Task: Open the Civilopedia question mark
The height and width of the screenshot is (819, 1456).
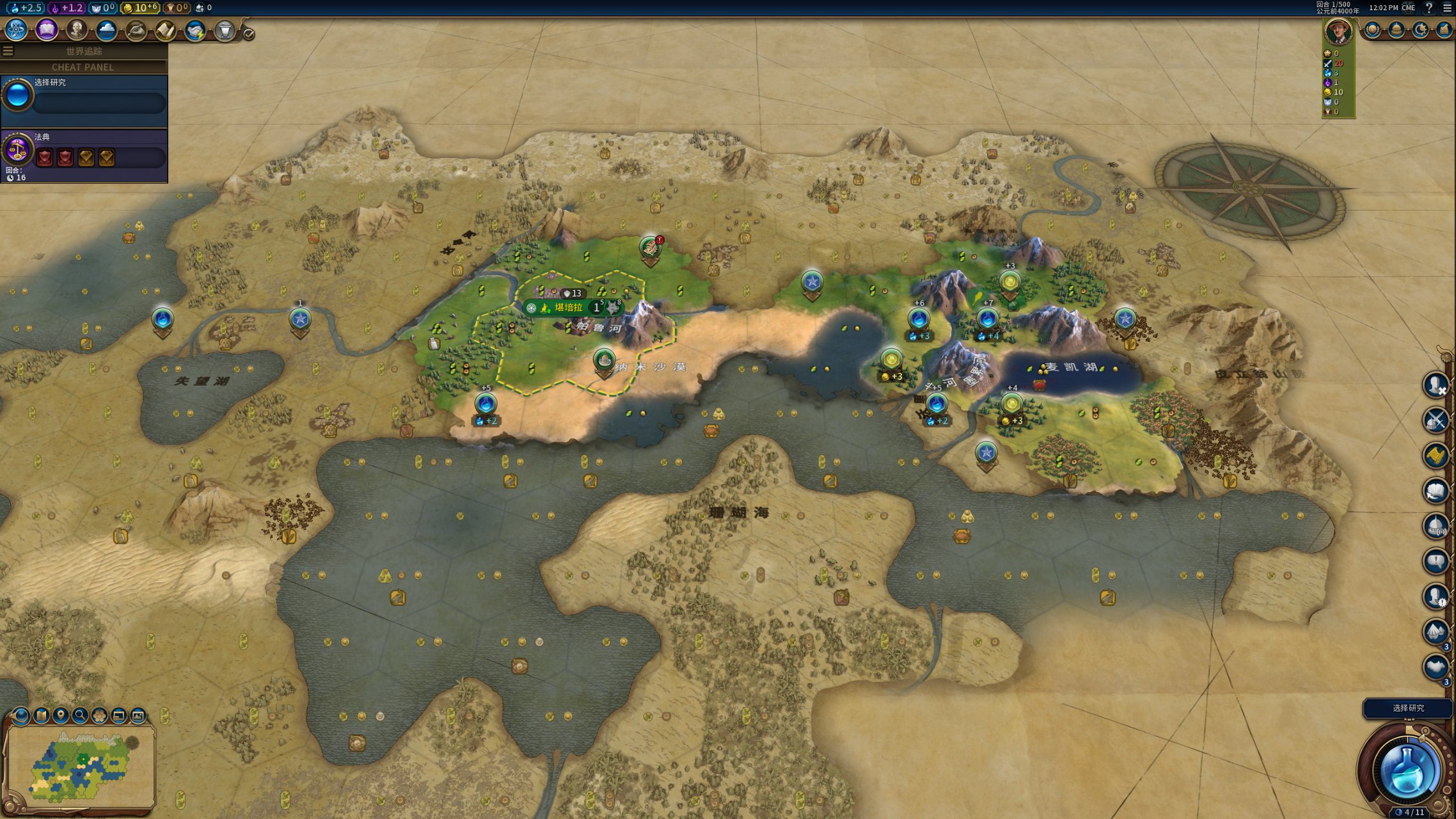Action: [x=1428, y=8]
